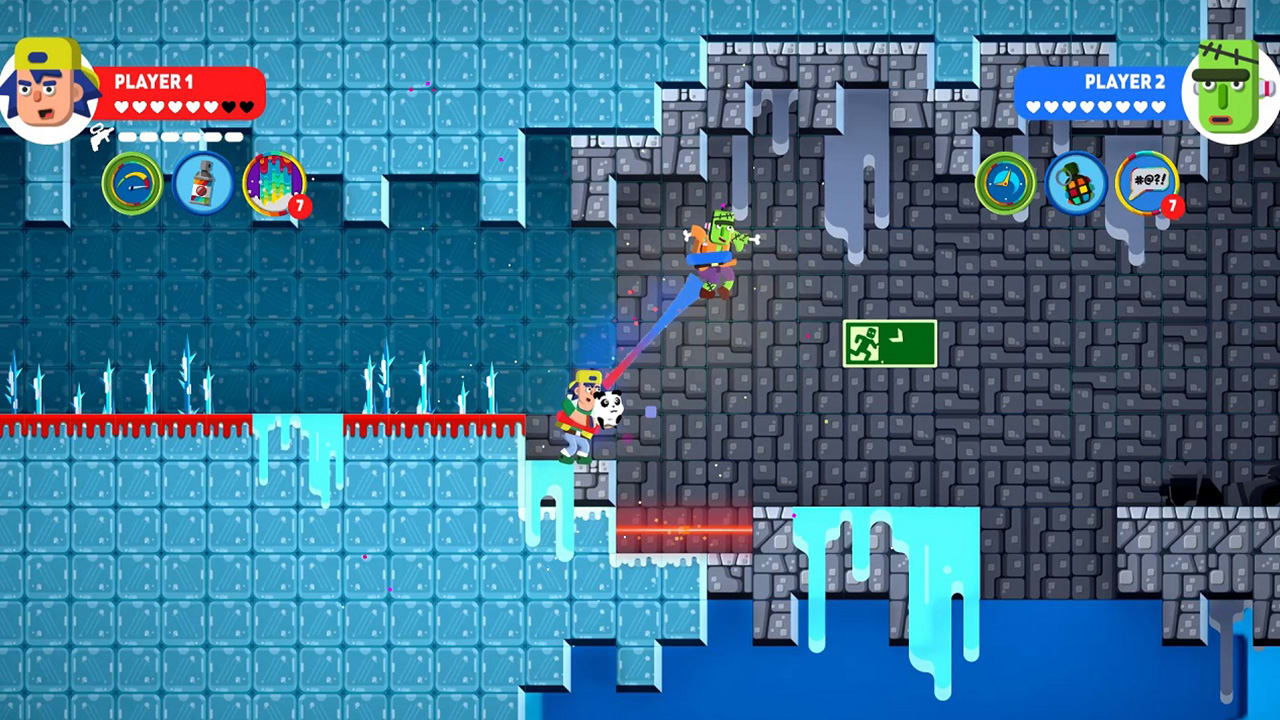The height and width of the screenshot is (720, 1280).
Task: Use the rainbow paint splash ability
Action: click(x=276, y=184)
